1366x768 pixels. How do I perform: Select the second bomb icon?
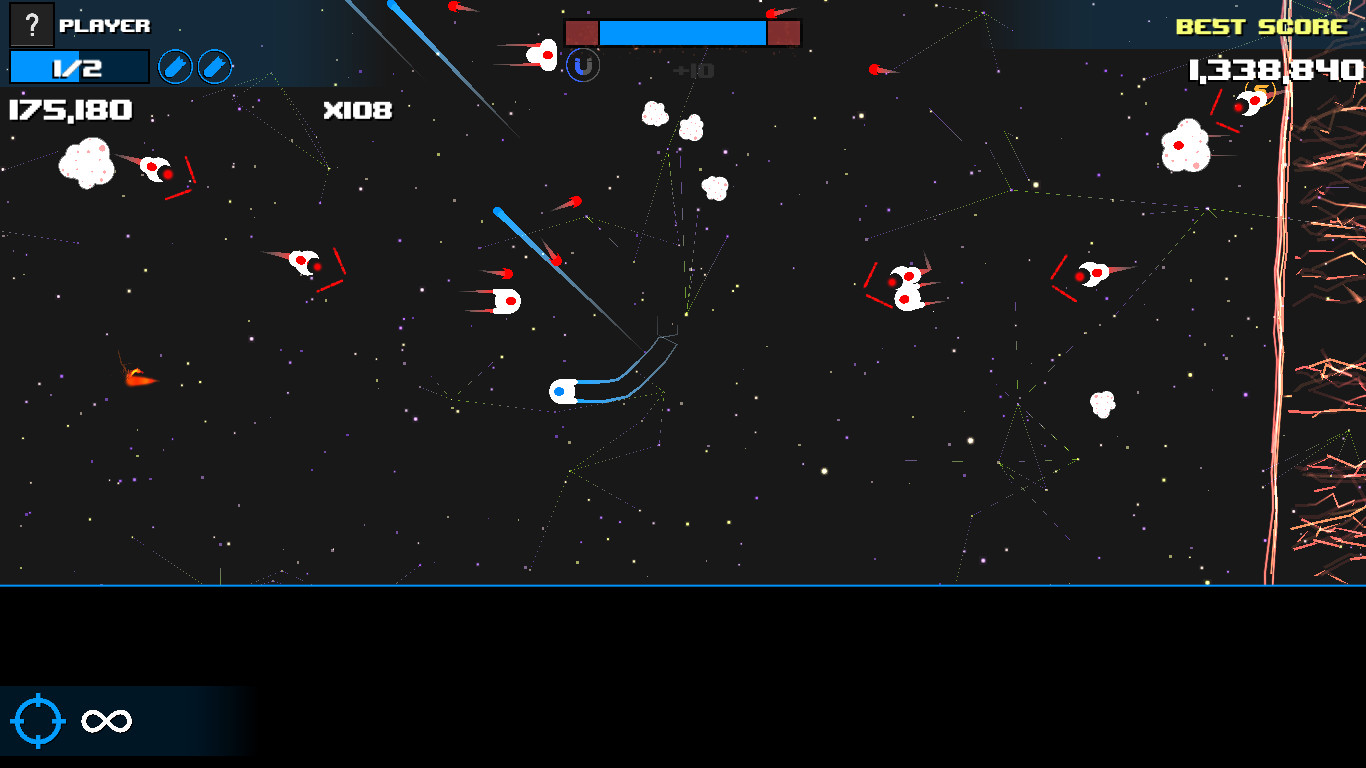click(x=214, y=67)
